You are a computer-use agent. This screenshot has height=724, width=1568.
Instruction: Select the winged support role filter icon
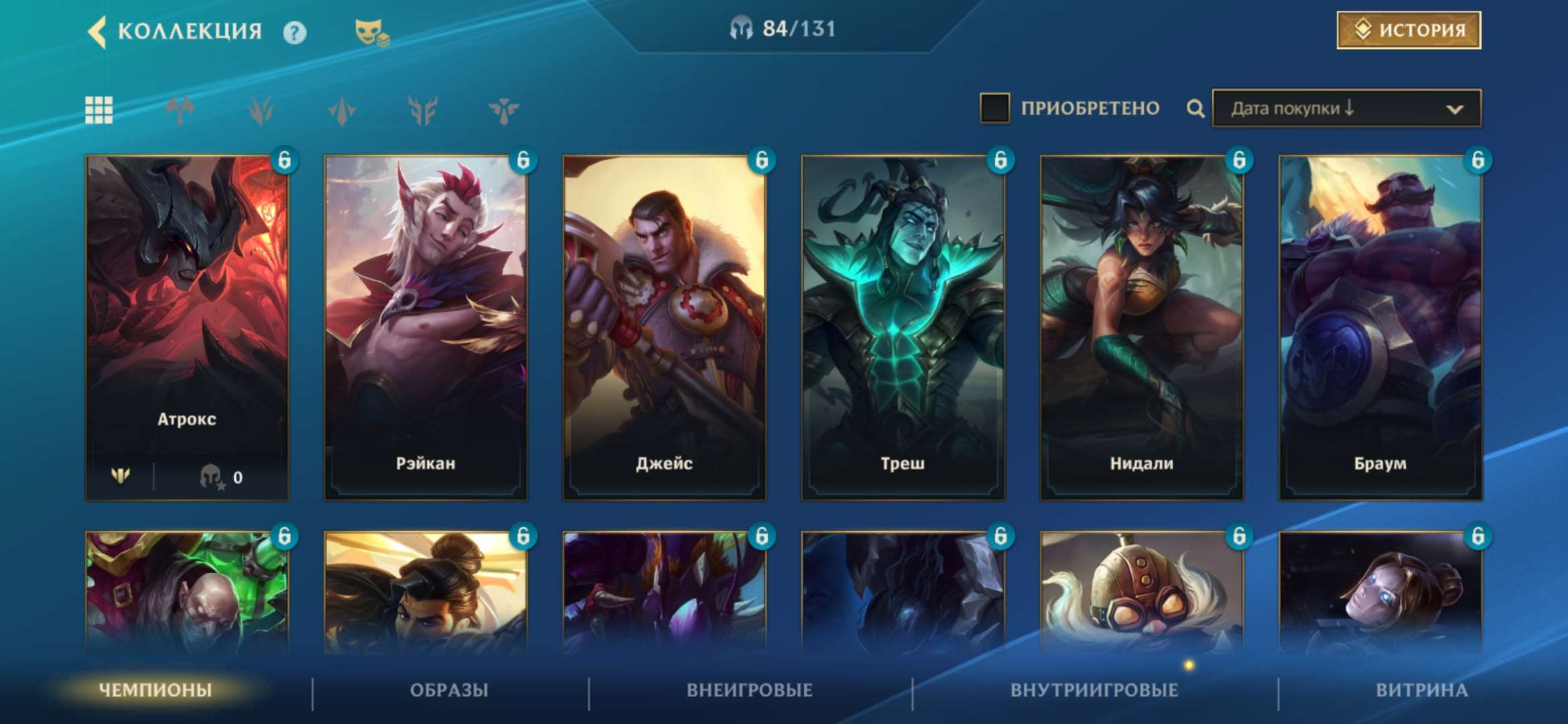click(x=503, y=109)
